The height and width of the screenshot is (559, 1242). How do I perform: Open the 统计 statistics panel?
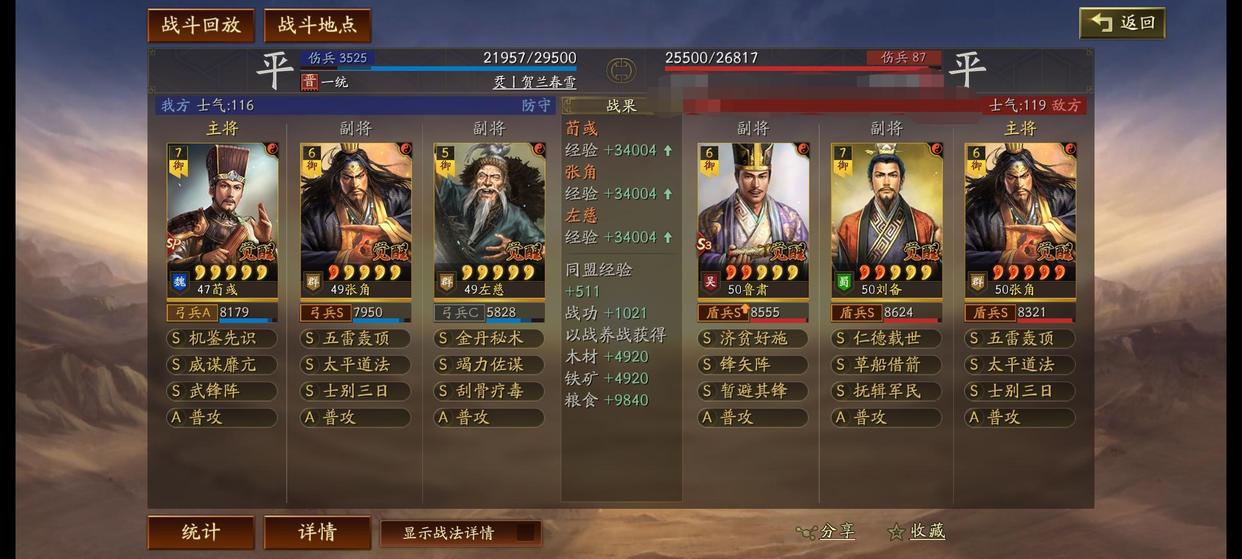(201, 532)
